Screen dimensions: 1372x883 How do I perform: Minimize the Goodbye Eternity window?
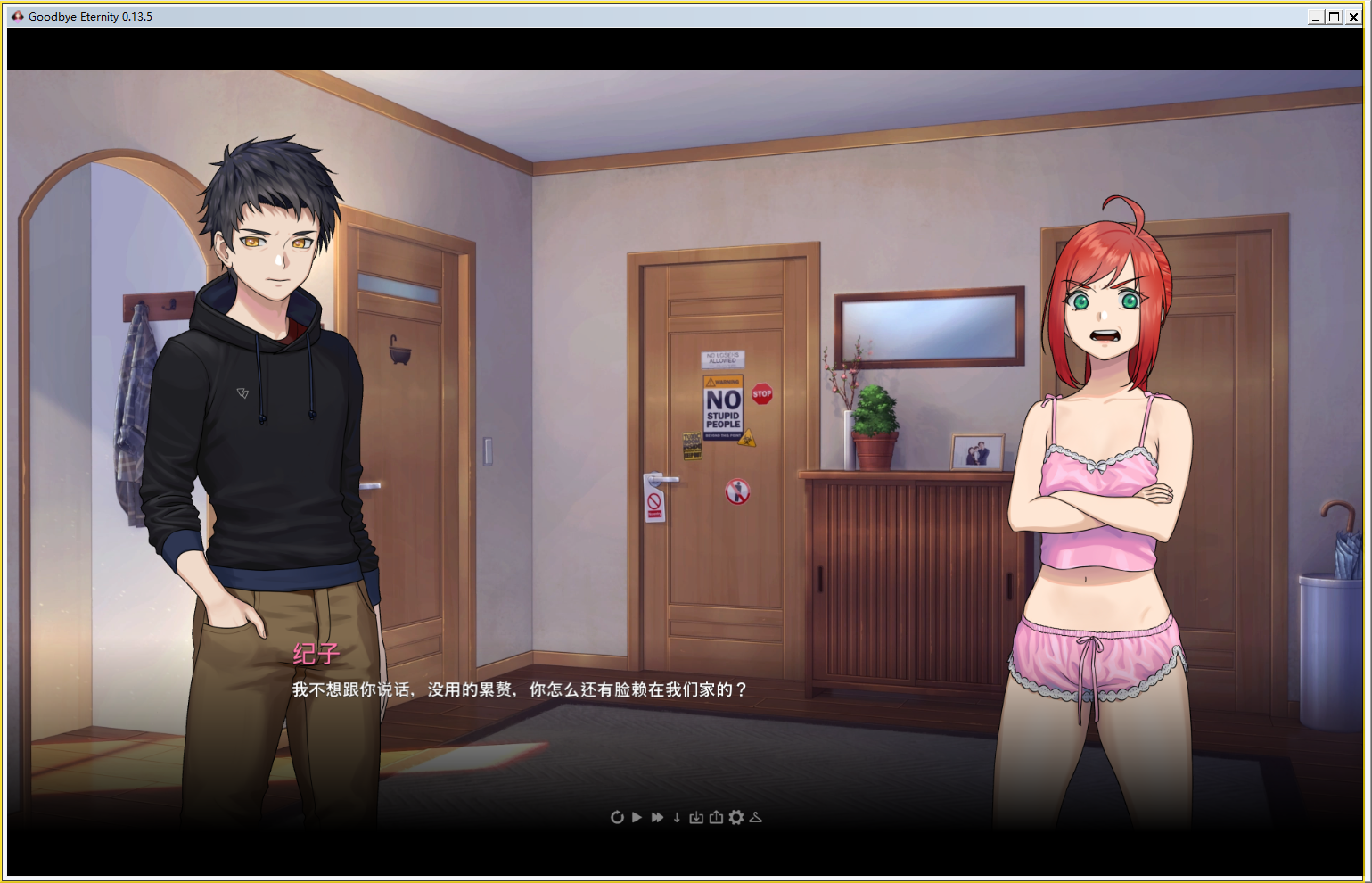1315,17
